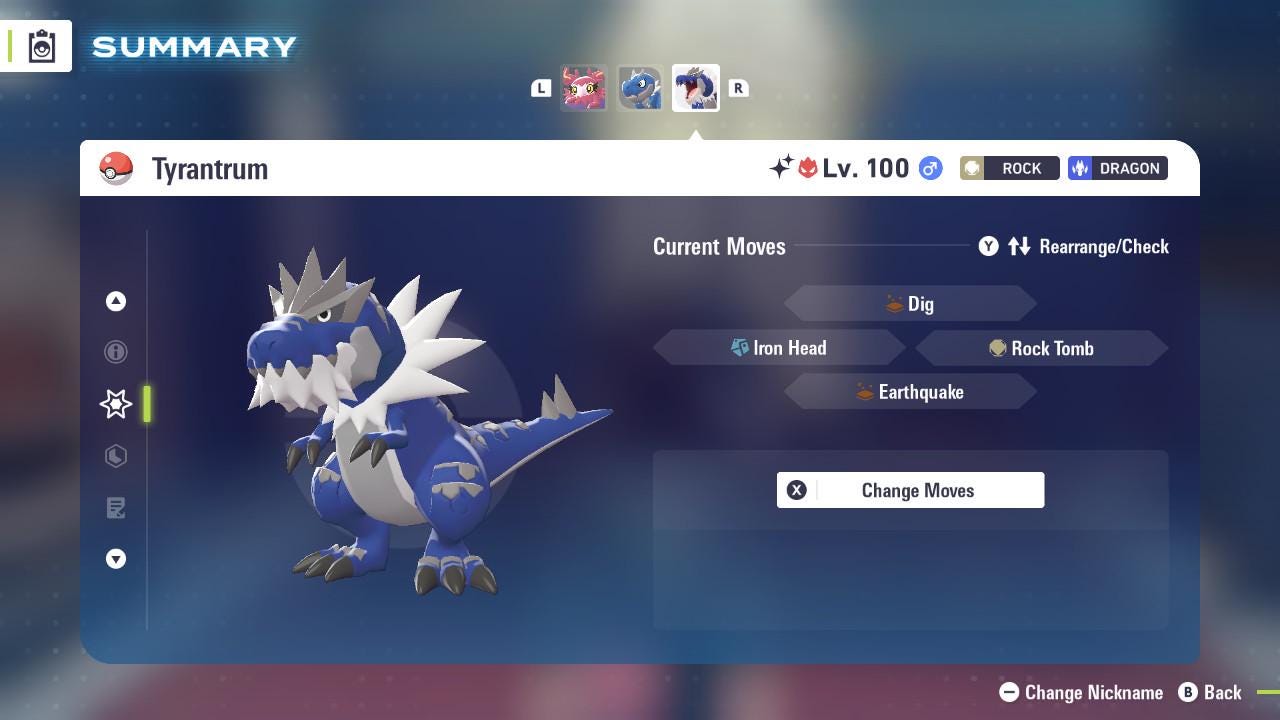Image resolution: width=1280 pixels, height=720 pixels.
Task: Switch to the pink Pokémon's summary thumbnail
Action: tap(584, 87)
